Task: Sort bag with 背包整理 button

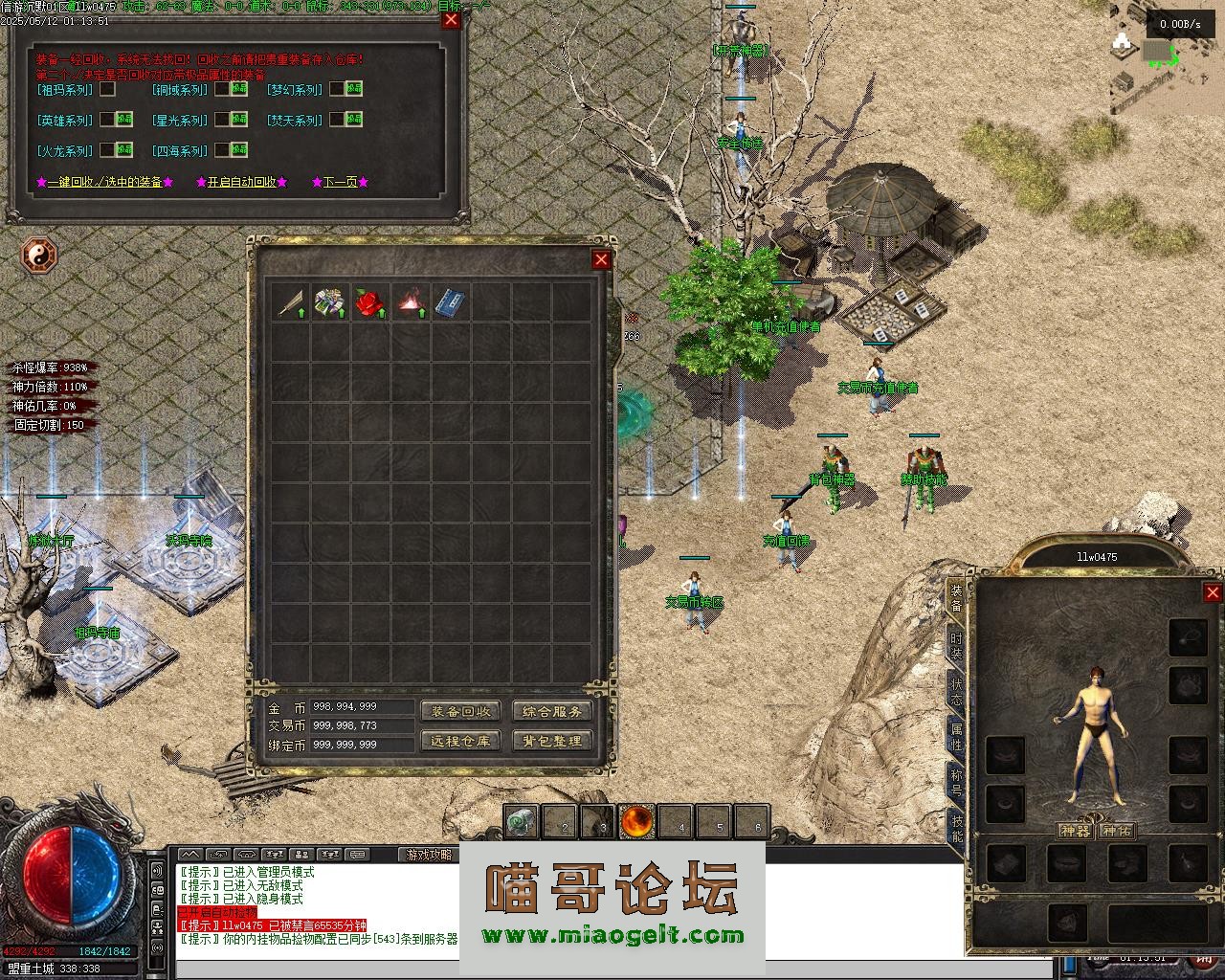Action: [552, 741]
